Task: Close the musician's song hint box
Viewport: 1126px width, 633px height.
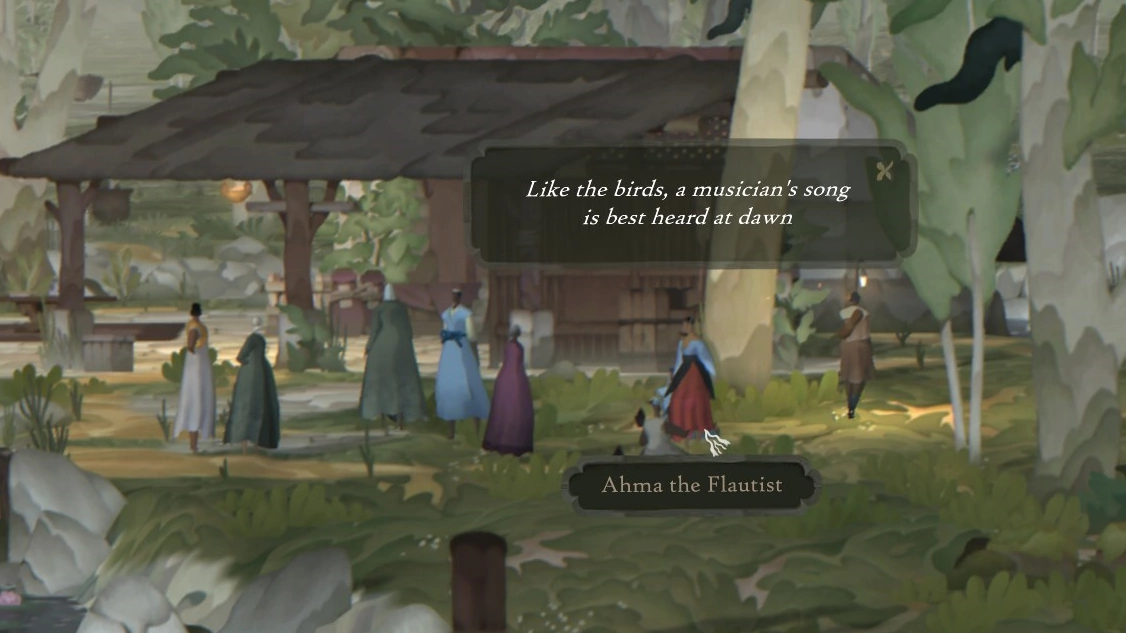Action: pyautogui.click(x=884, y=171)
